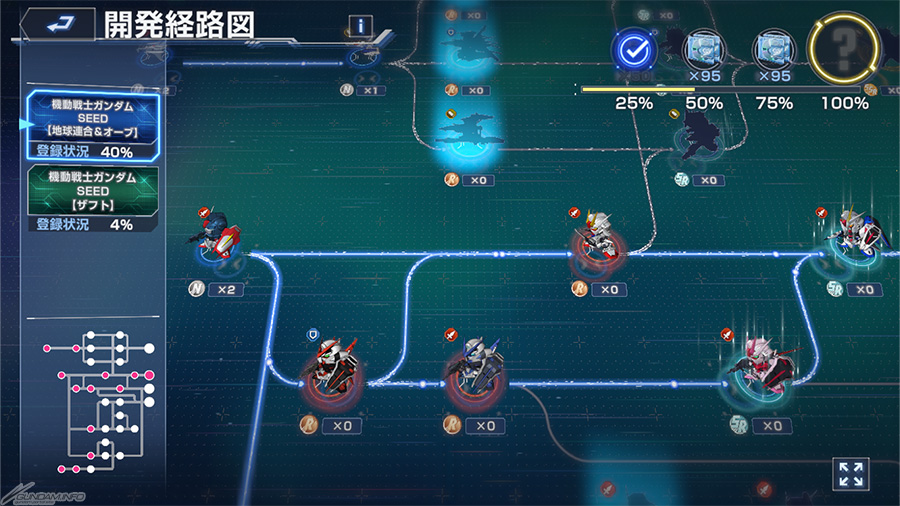This screenshot has width=900, height=506.
Task: Go back using the return arrow button
Action: tap(57, 24)
